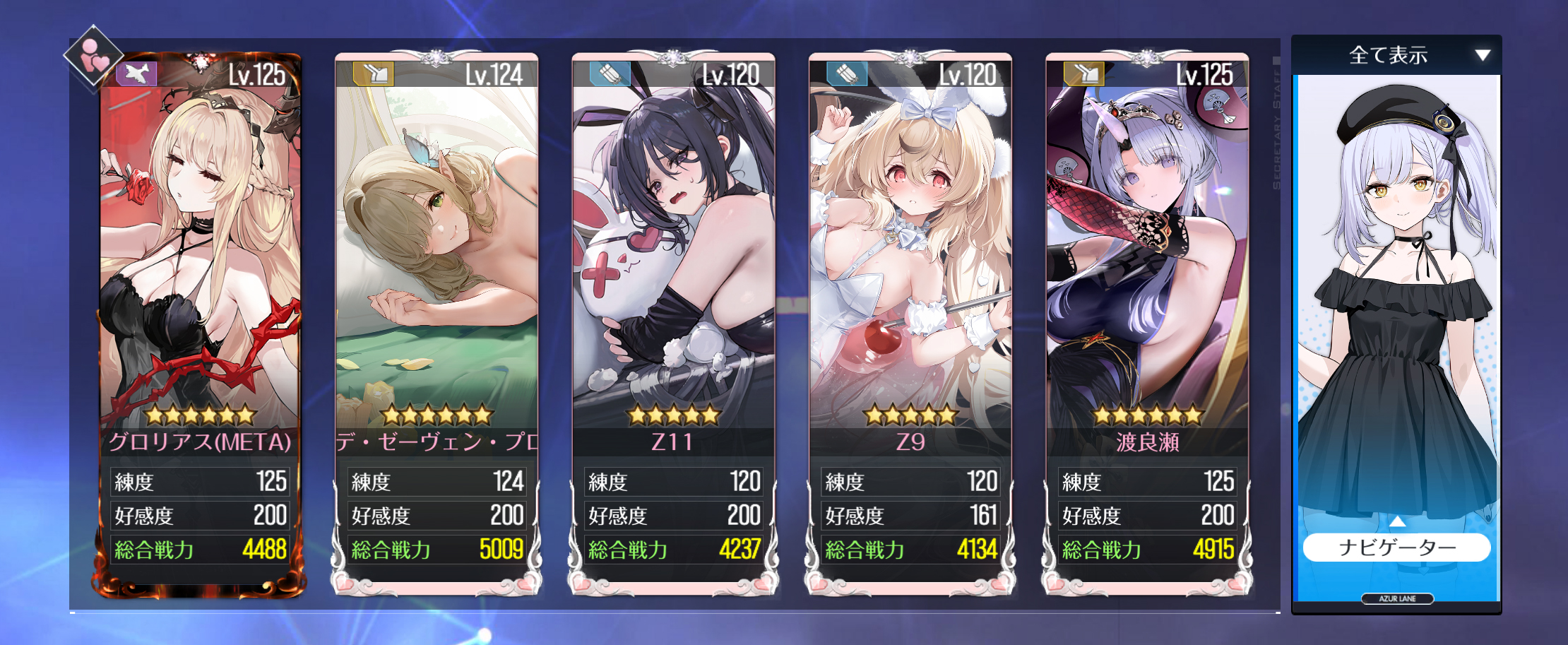Choose the デ・ゼーヴェン・プロヴィンシェン card
The width and height of the screenshot is (1568, 645).
(436, 283)
